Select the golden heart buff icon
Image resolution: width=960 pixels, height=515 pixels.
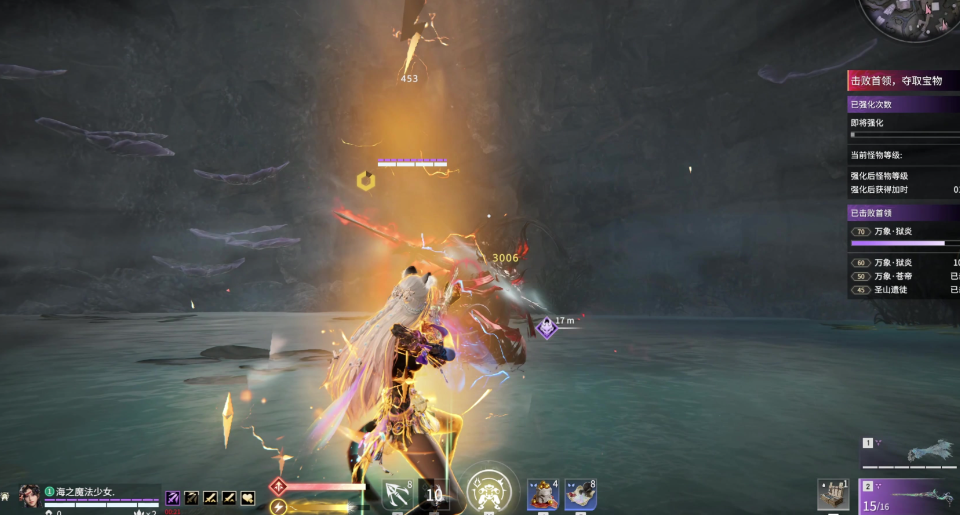pyautogui.click(x=247, y=497)
